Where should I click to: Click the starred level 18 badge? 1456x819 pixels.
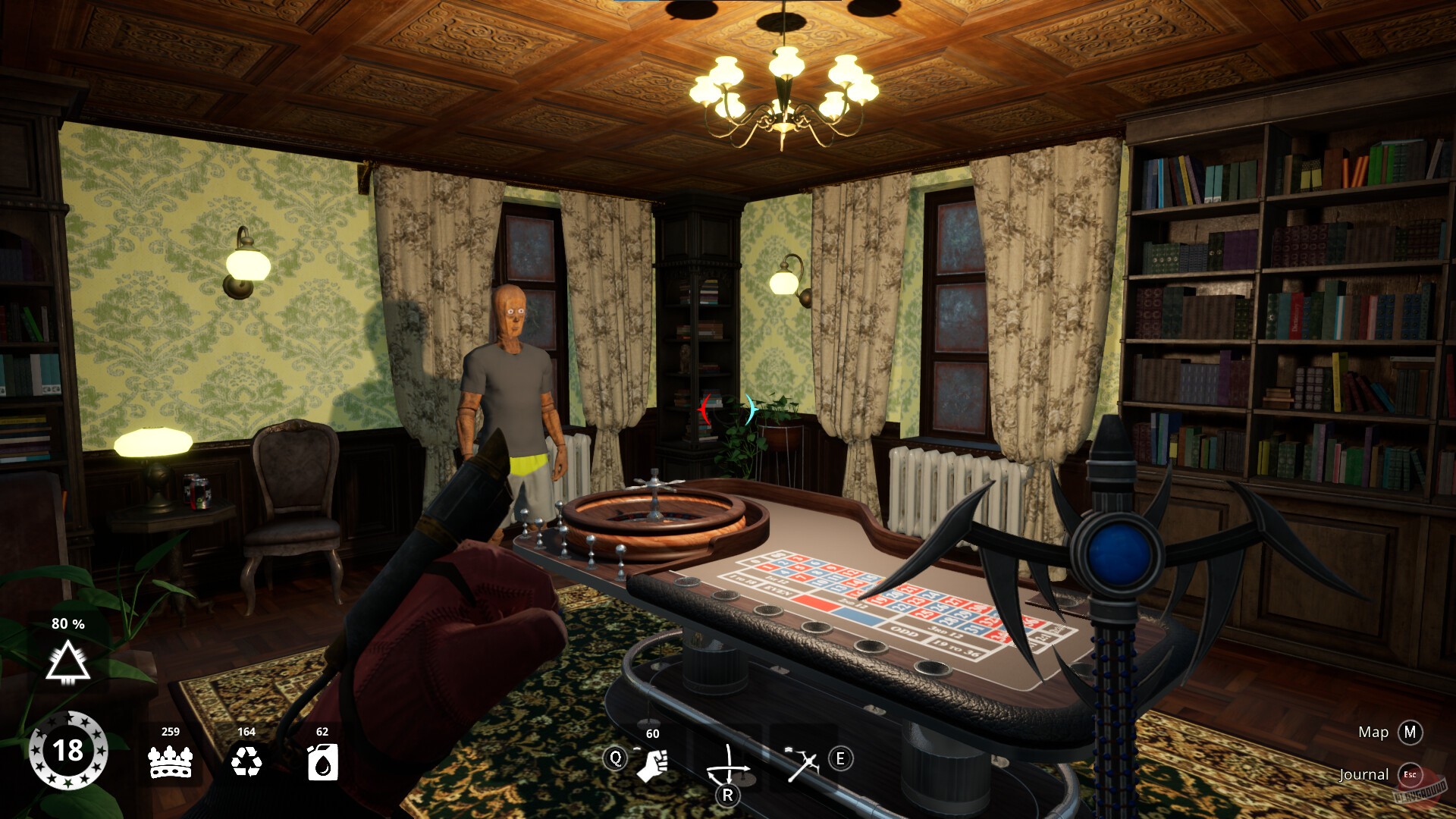(x=68, y=751)
